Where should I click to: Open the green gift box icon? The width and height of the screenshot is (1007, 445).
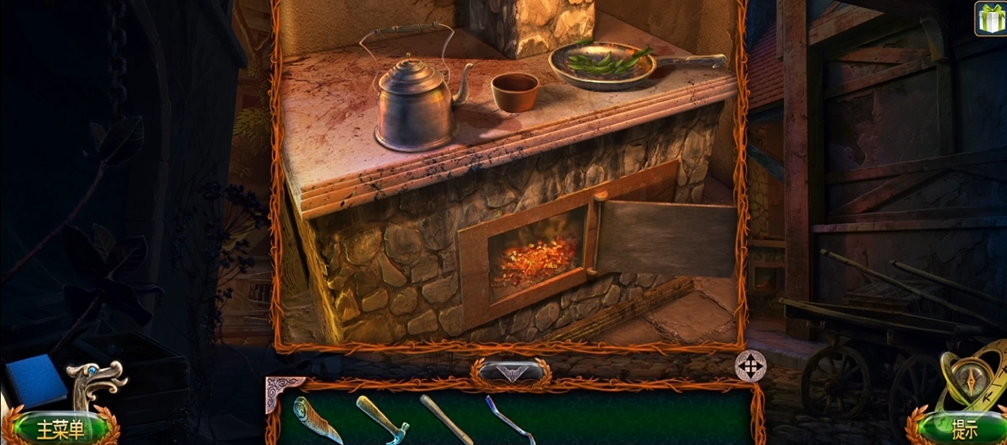[990, 18]
